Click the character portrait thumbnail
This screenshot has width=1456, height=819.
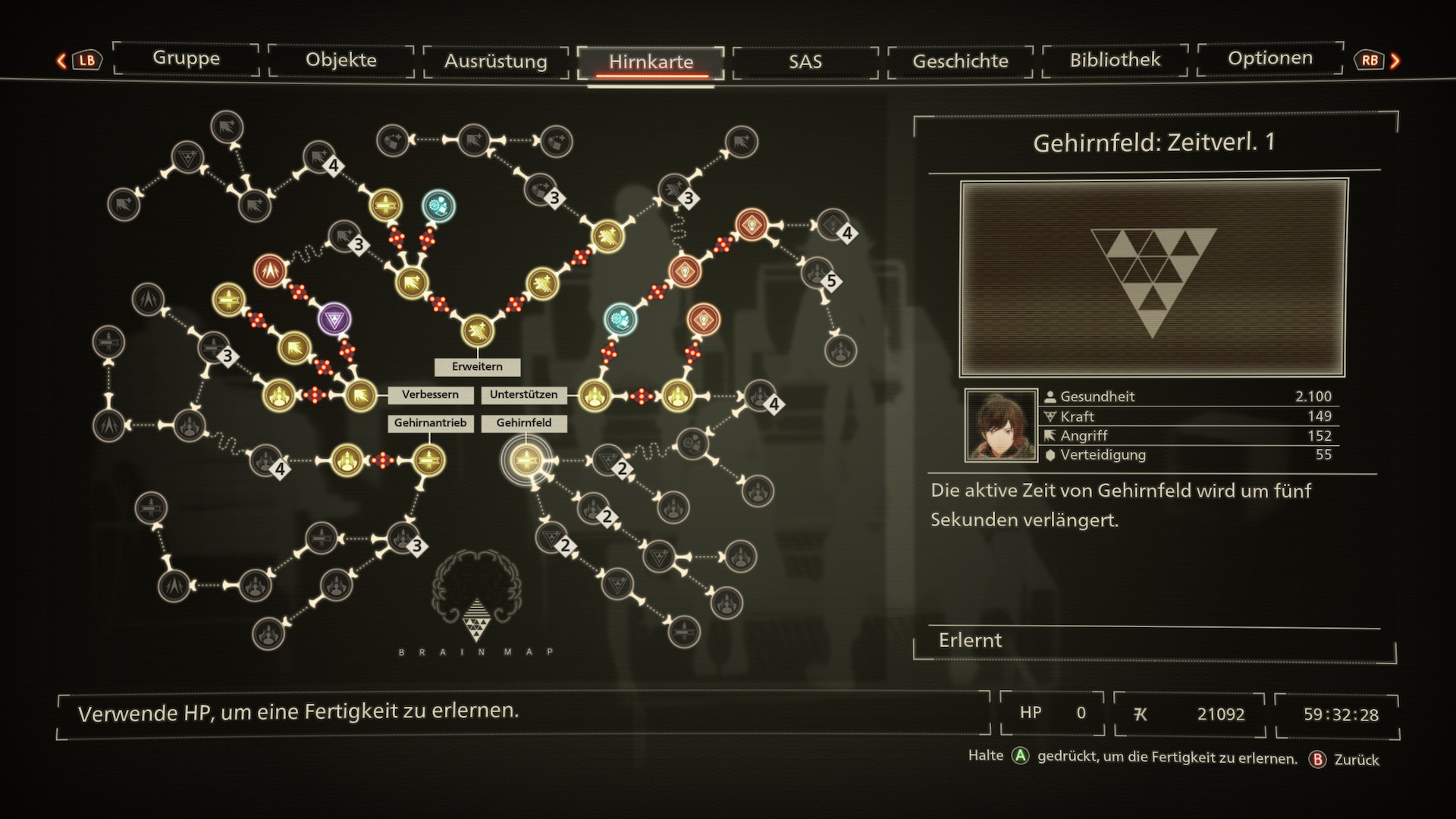[1001, 425]
